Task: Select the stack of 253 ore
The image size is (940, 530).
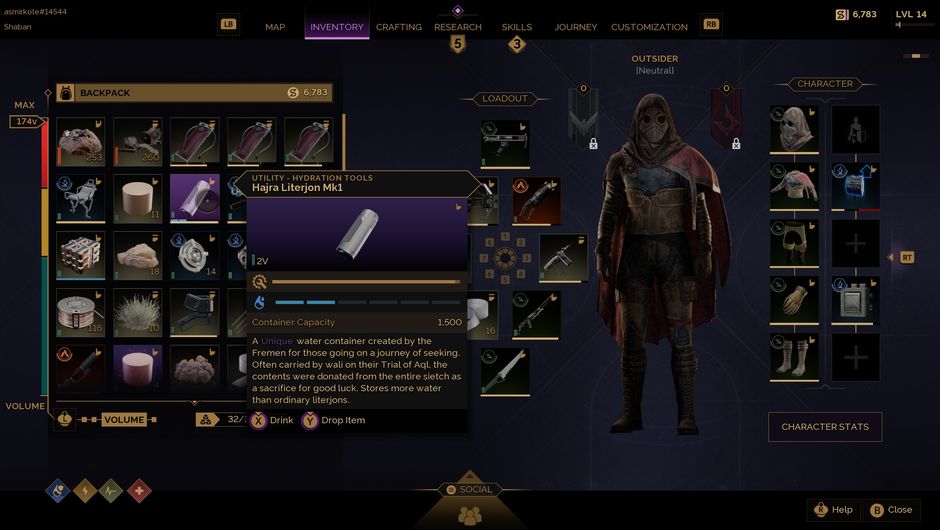Action: pos(81,141)
